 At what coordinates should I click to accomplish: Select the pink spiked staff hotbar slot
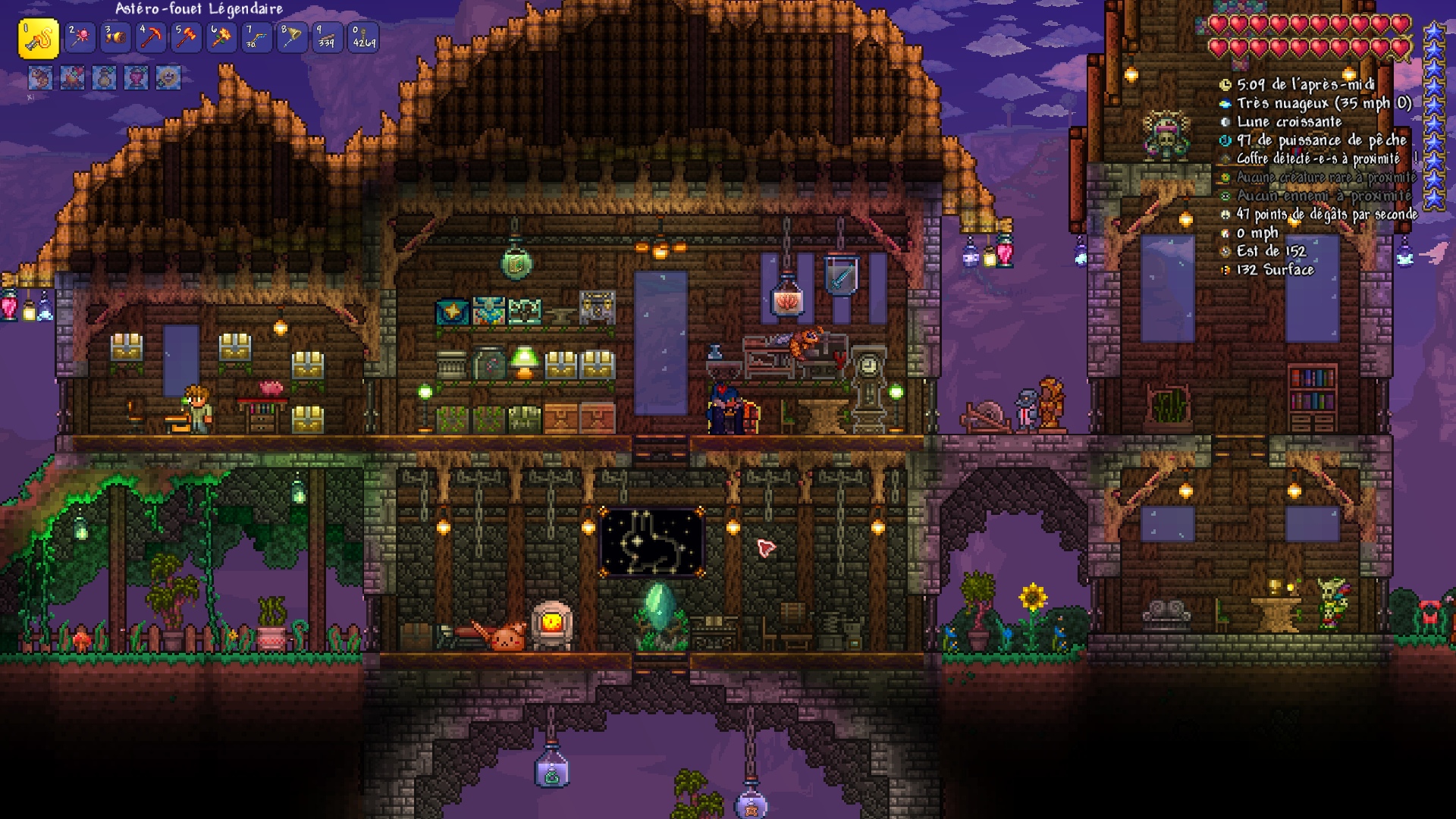[x=80, y=38]
